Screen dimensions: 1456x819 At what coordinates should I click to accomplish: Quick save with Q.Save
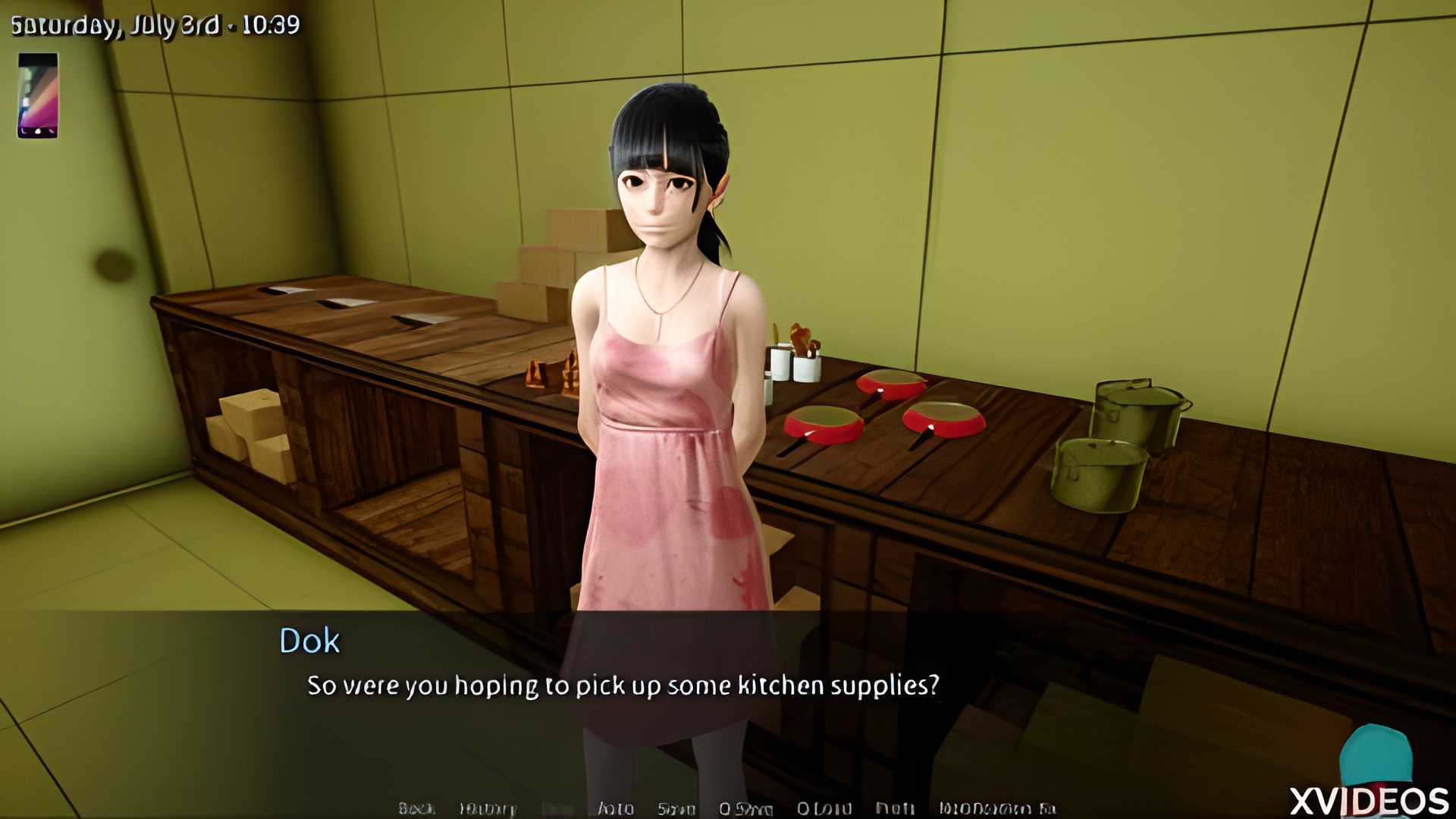745,808
